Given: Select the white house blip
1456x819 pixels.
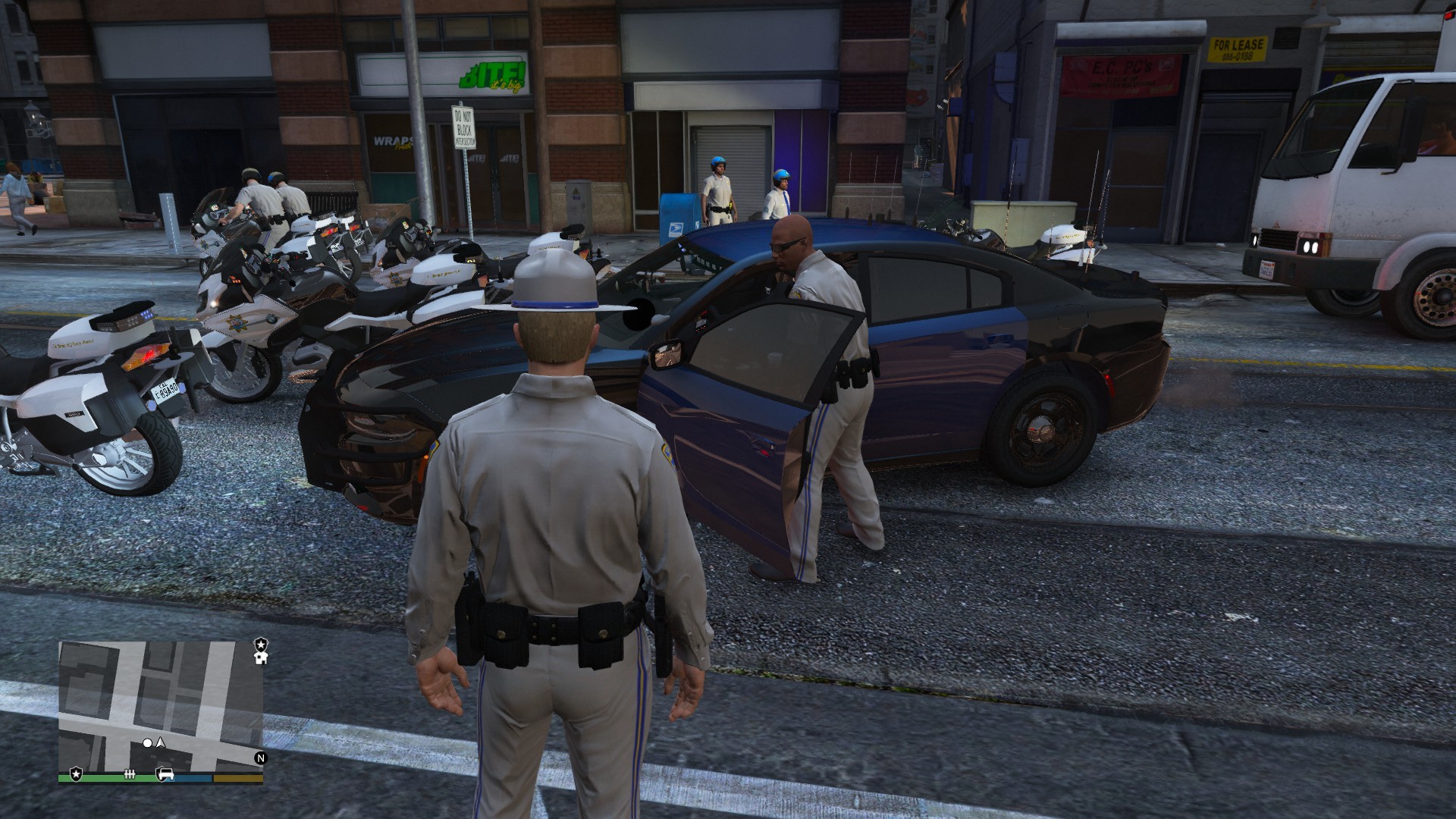Looking at the screenshot, I should (261, 657).
